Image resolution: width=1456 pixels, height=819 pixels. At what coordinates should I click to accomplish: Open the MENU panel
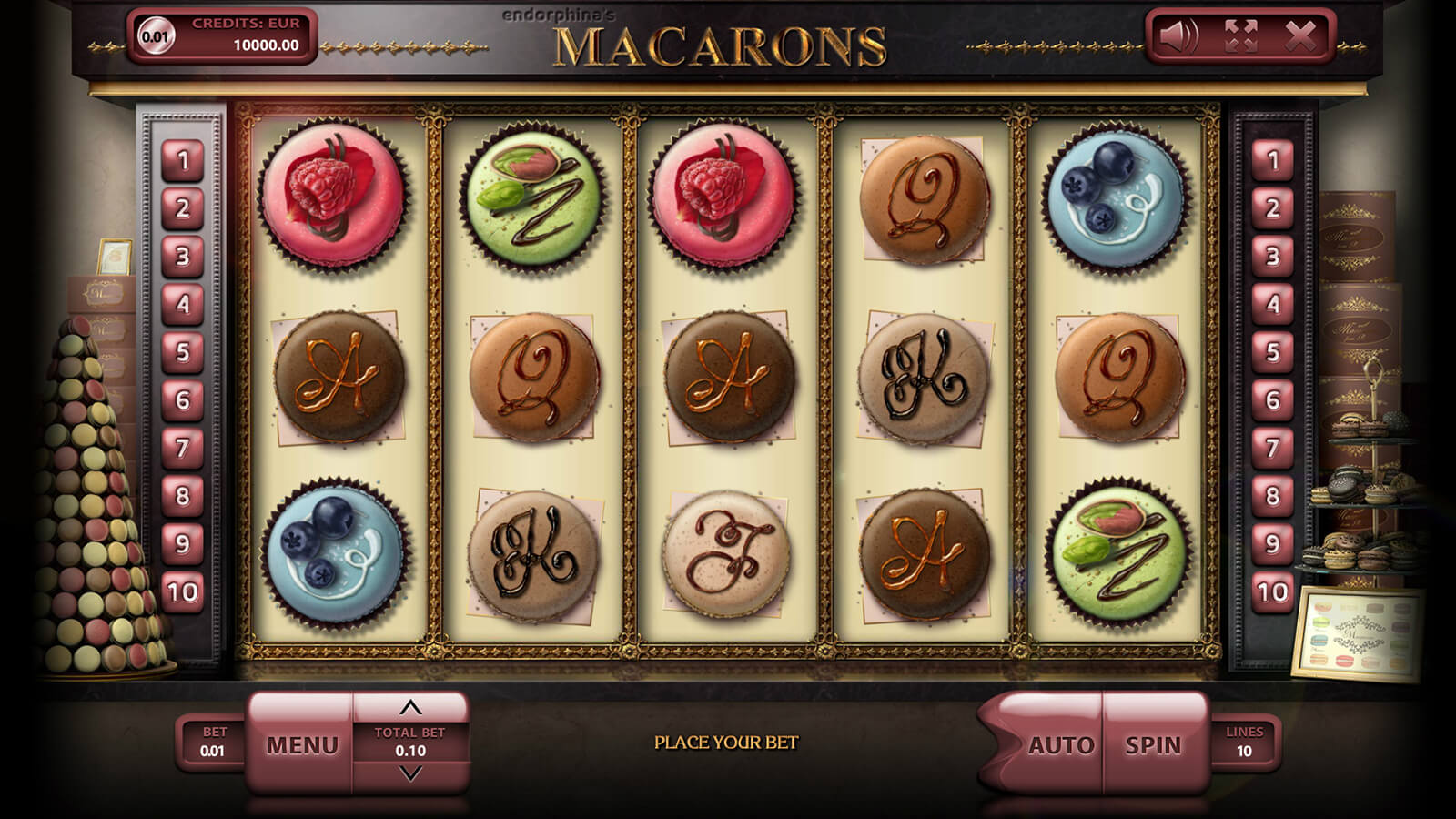[x=301, y=745]
